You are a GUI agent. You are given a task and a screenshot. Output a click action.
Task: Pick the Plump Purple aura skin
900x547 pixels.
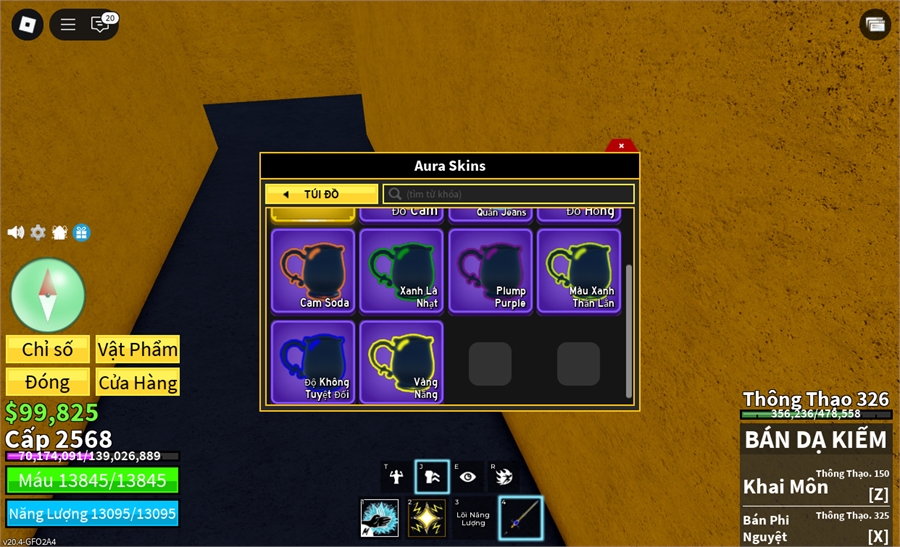pyautogui.click(x=490, y=270)
